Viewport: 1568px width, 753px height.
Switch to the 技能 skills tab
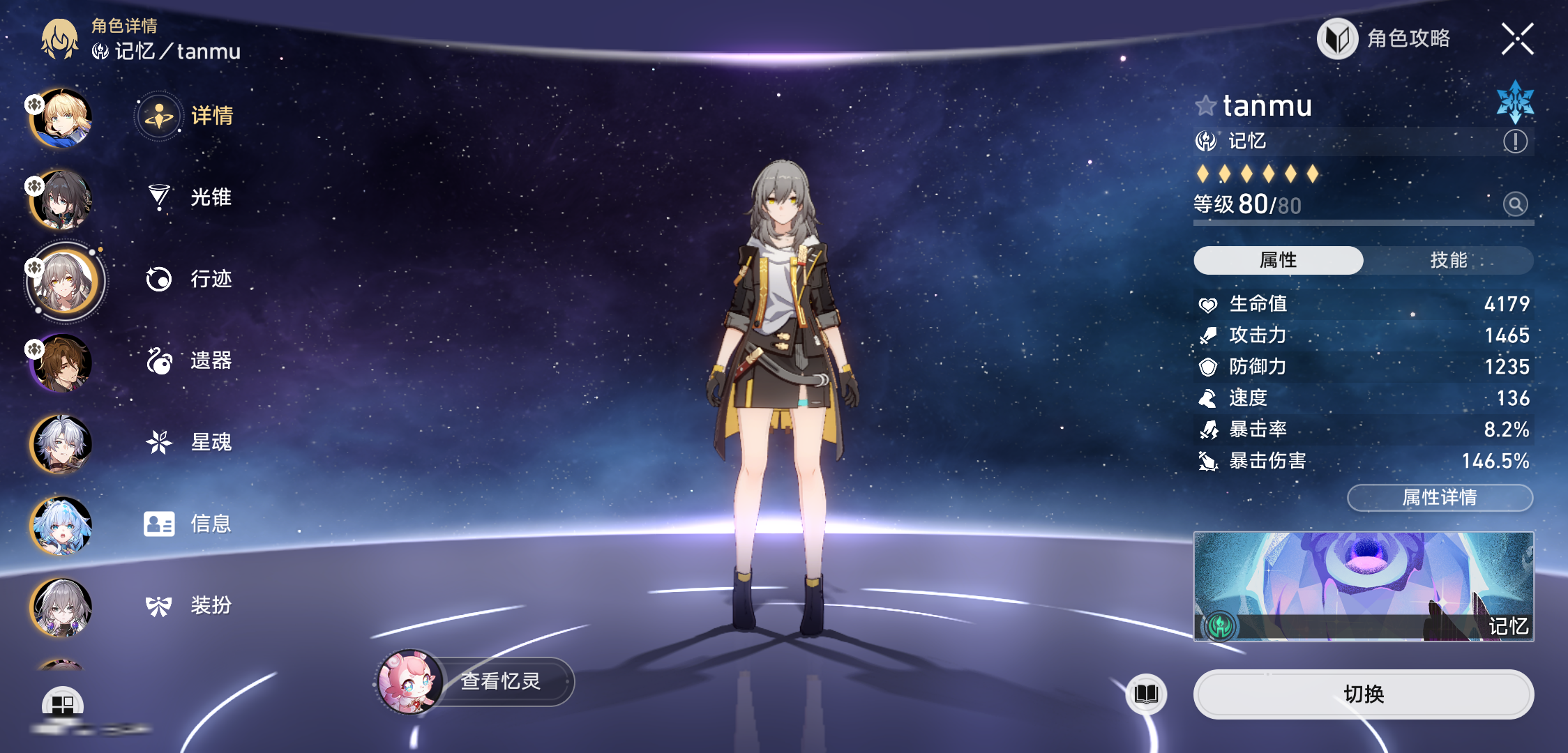[1448, 260]
